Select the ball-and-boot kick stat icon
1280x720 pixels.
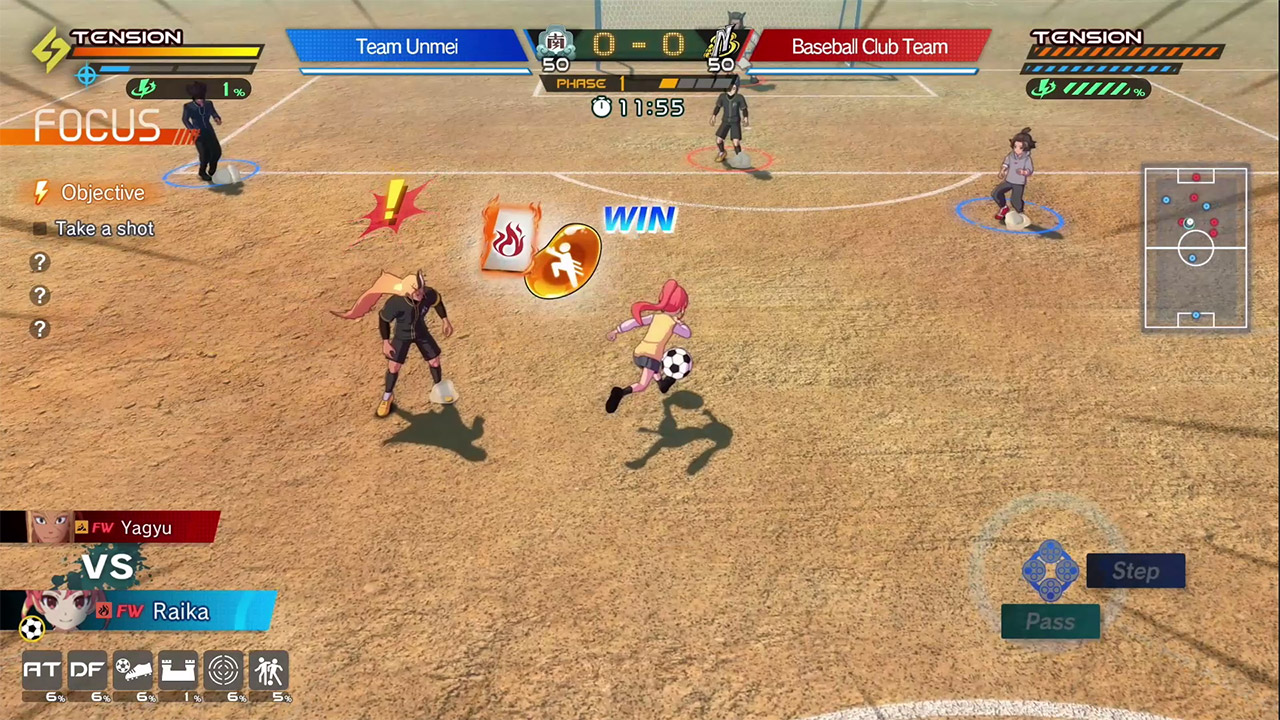[133, 670]
